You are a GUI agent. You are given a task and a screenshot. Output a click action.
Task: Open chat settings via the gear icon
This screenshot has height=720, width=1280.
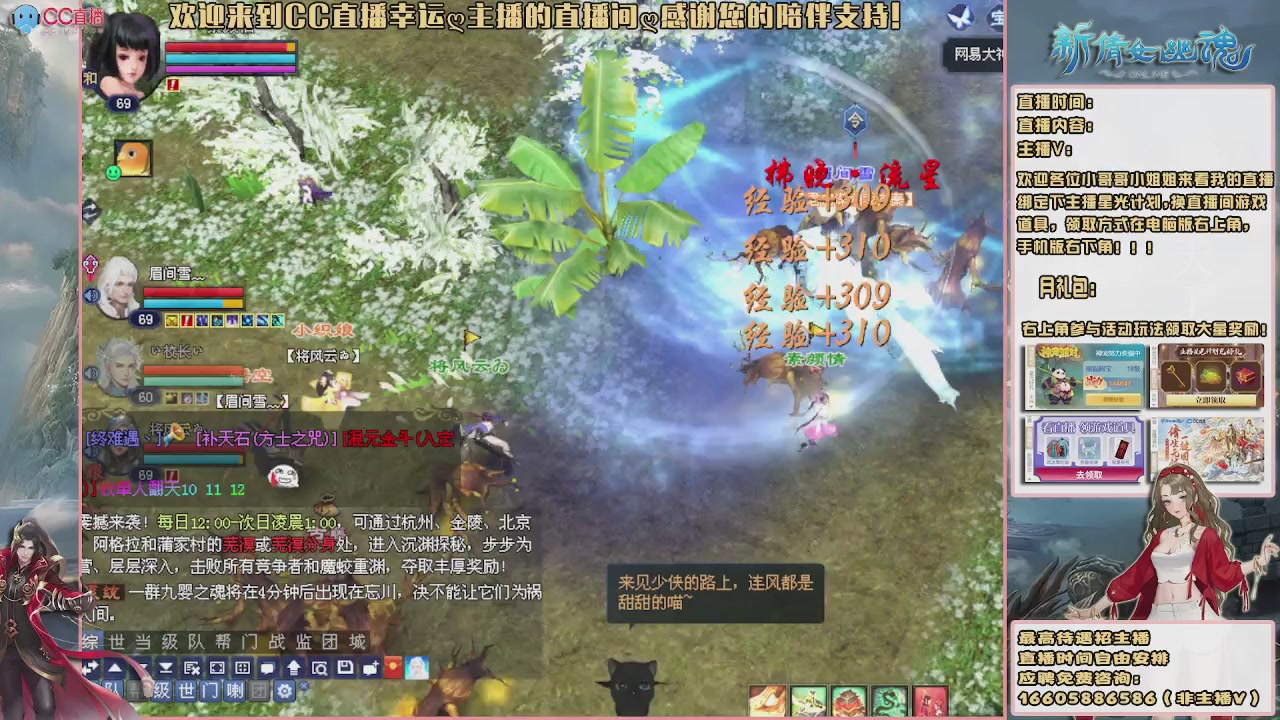pyautogui.click(x=285, y=690)
